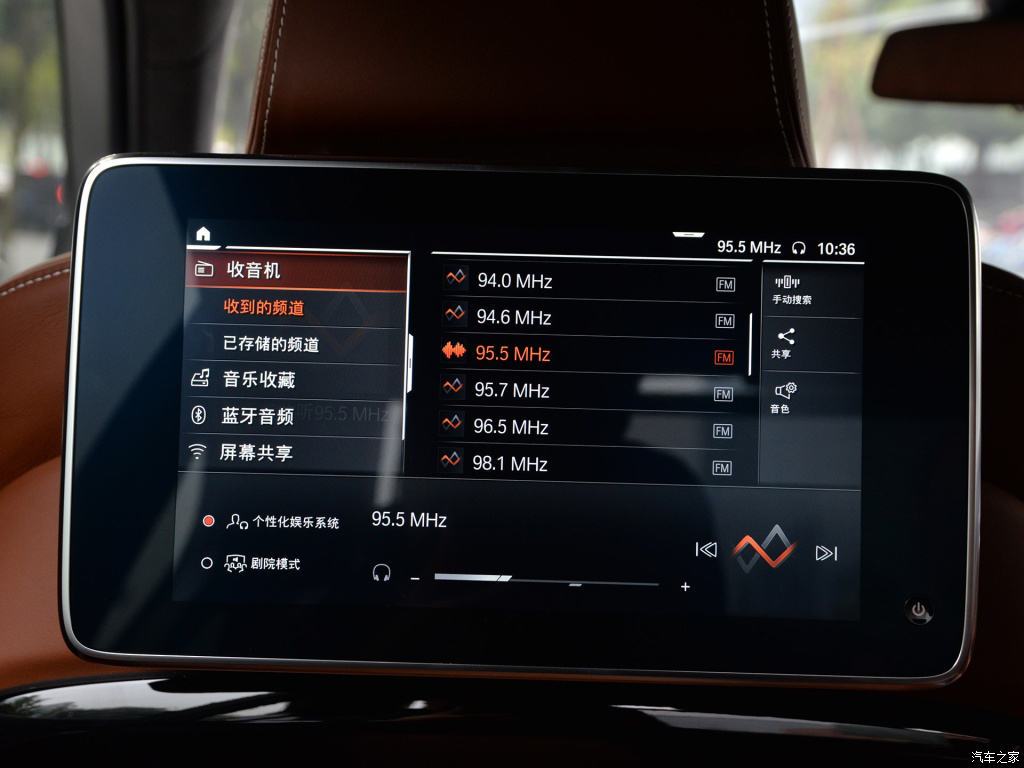Open 音色 tone settings

coord(783,397)
